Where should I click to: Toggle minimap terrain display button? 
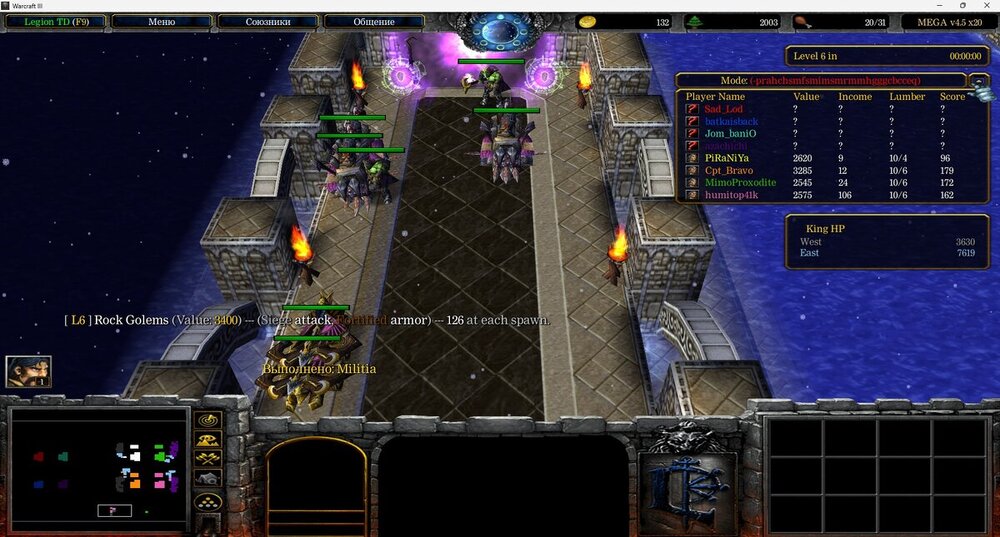click(209, 440)
